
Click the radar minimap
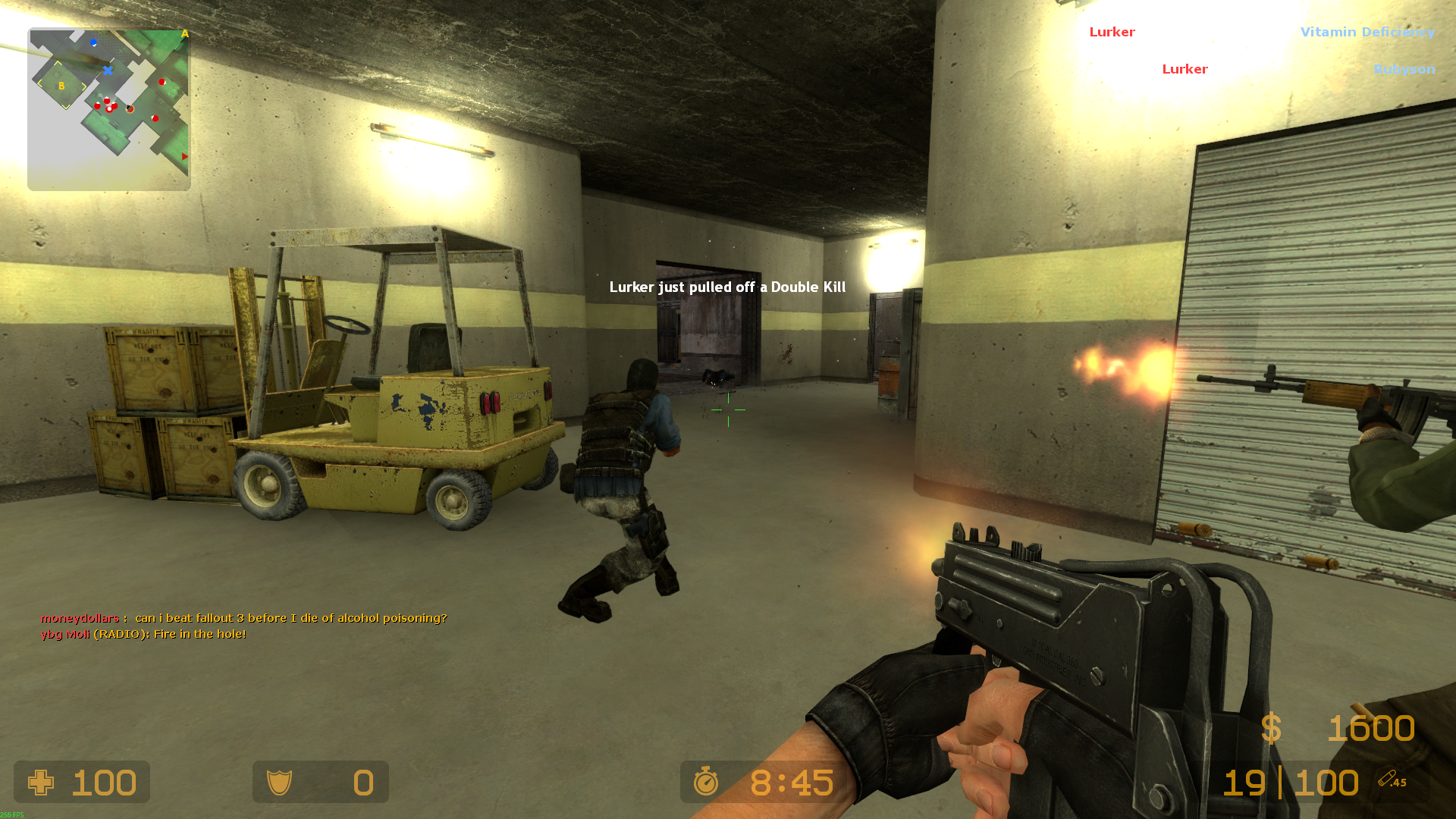tap(109, 109)
